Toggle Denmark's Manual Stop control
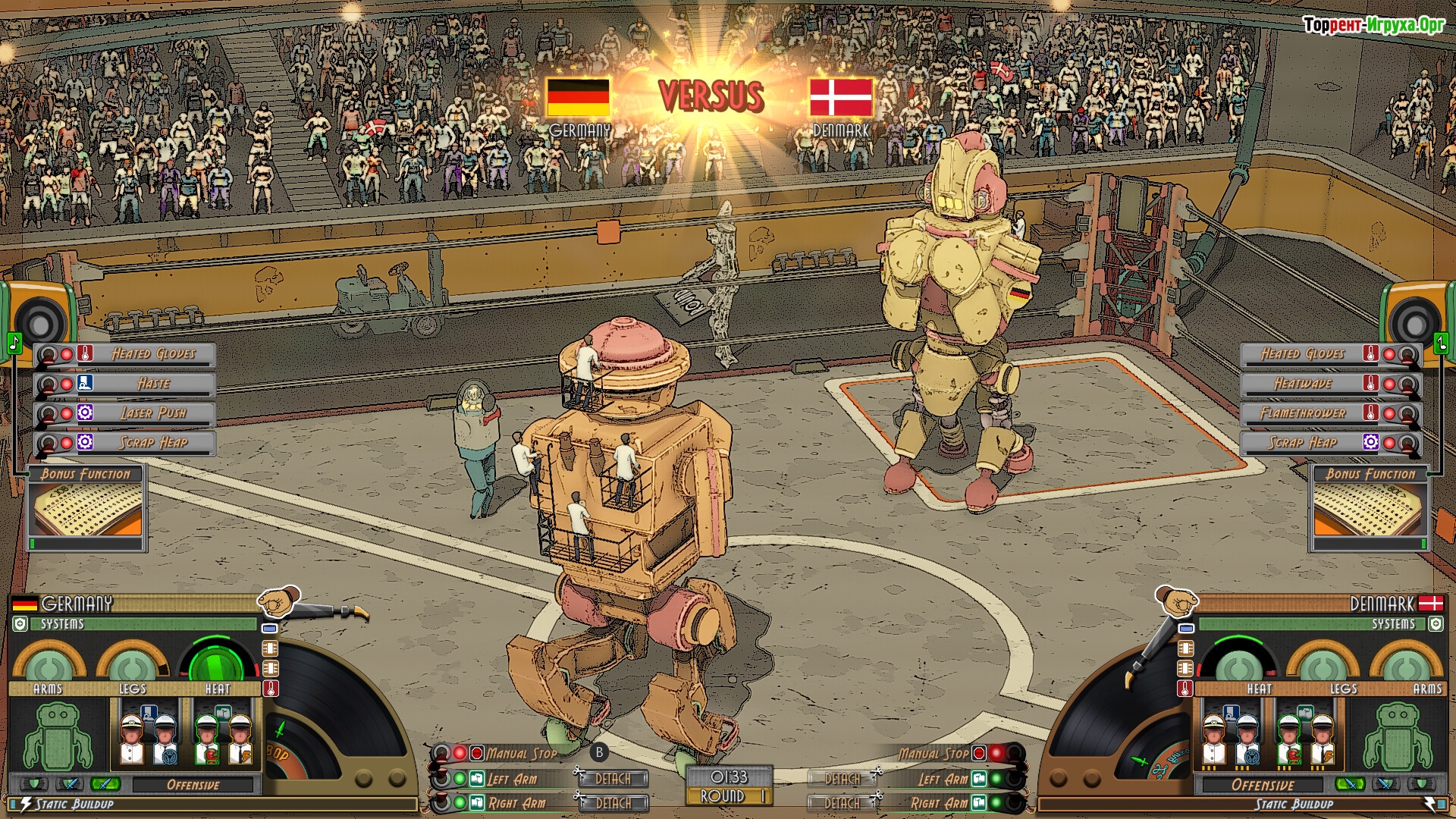The image size is (1456, 819). point(934,754)
